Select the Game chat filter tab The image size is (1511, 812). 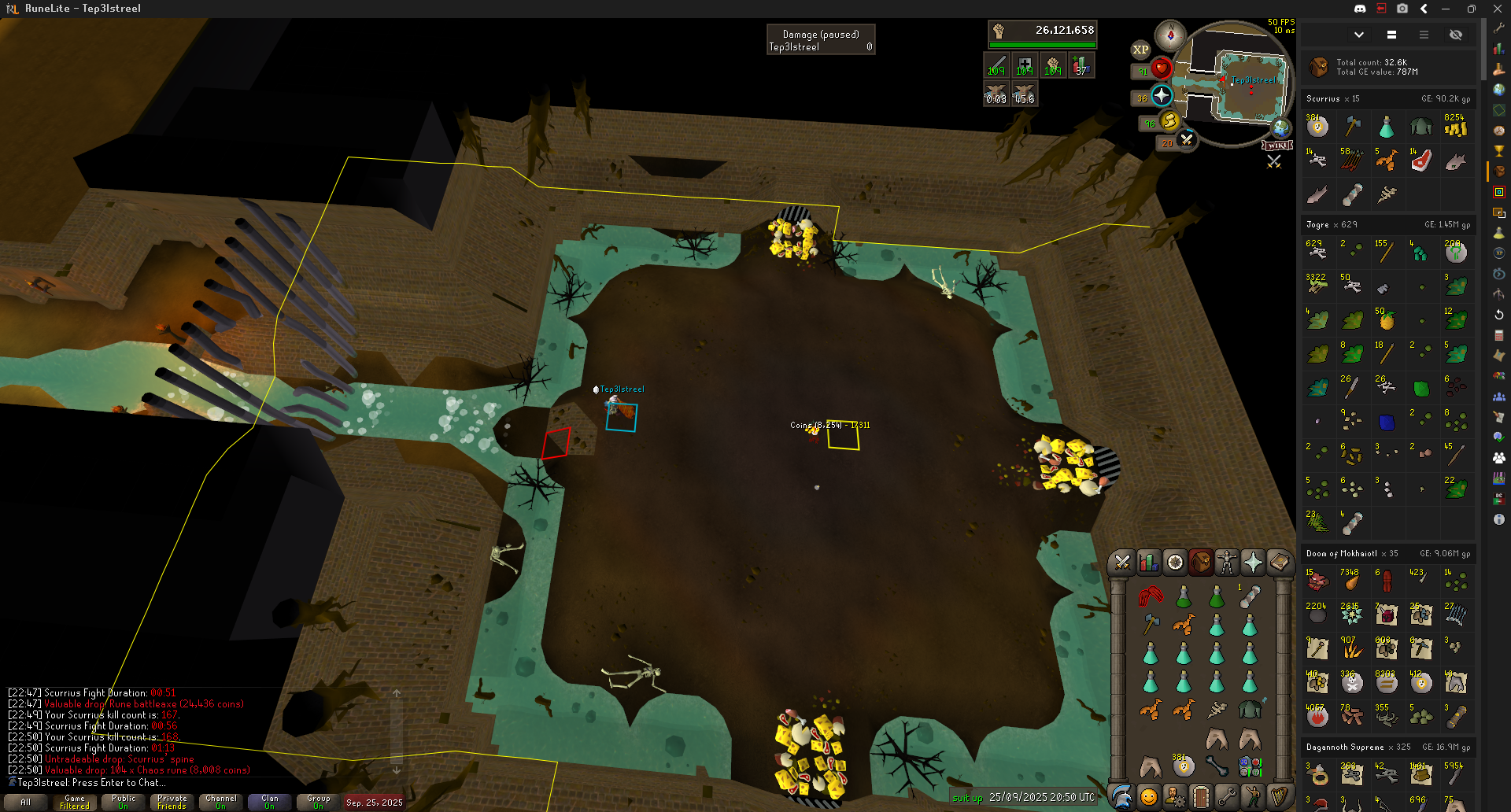point(75,802)
